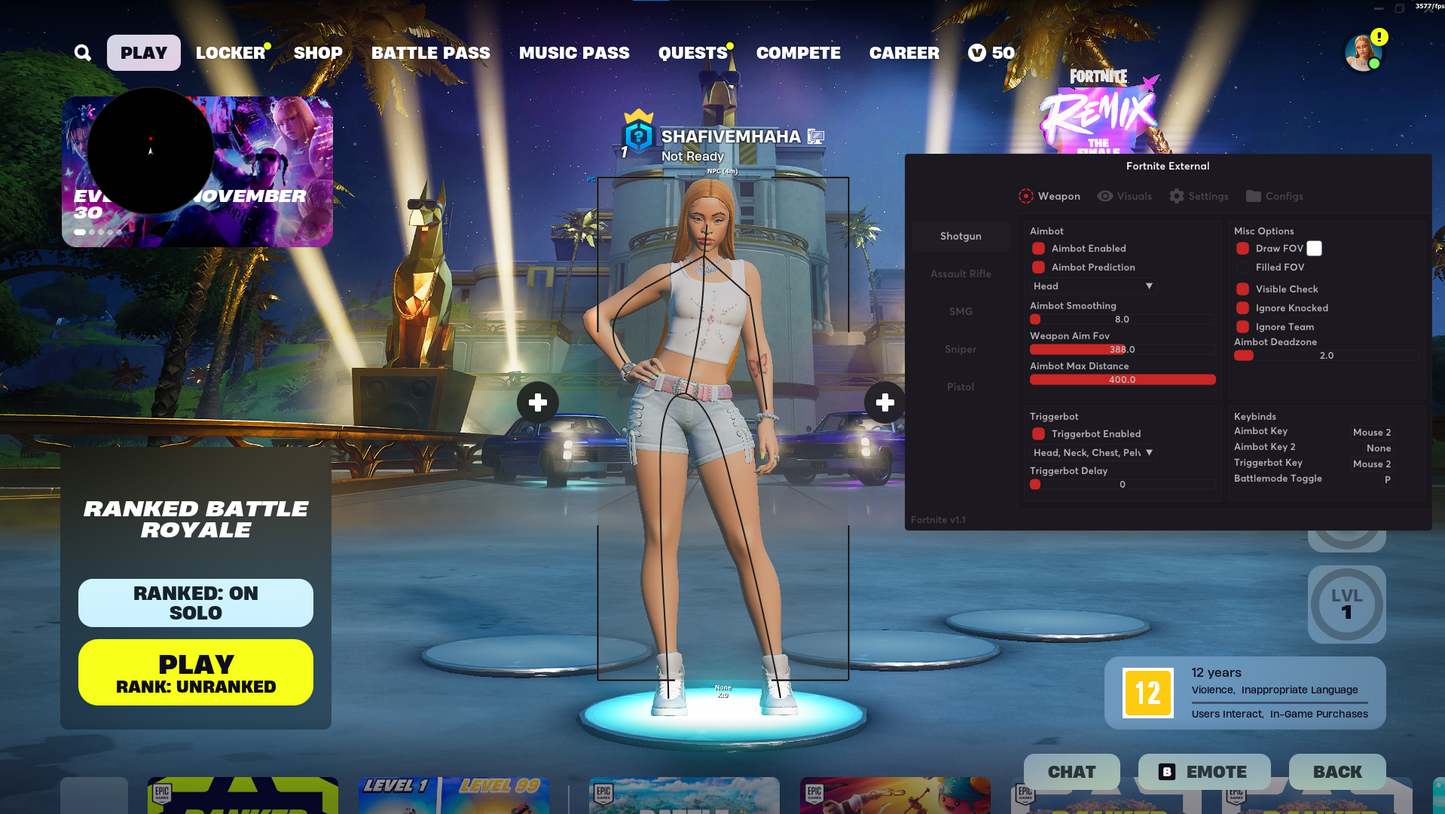Click the right plus teammate slot icon
Image resolution: width=1445 pixels, height=814 pixels.
click(x=884, y=402)
